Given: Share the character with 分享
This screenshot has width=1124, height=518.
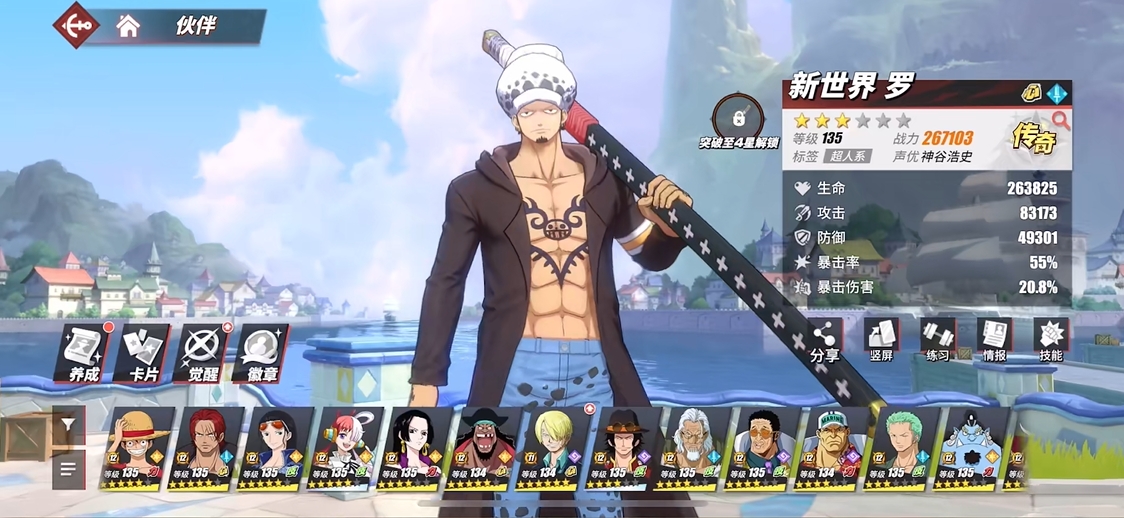Looking at the screenshot, I should pyautogui.click(x=825, y=340).
